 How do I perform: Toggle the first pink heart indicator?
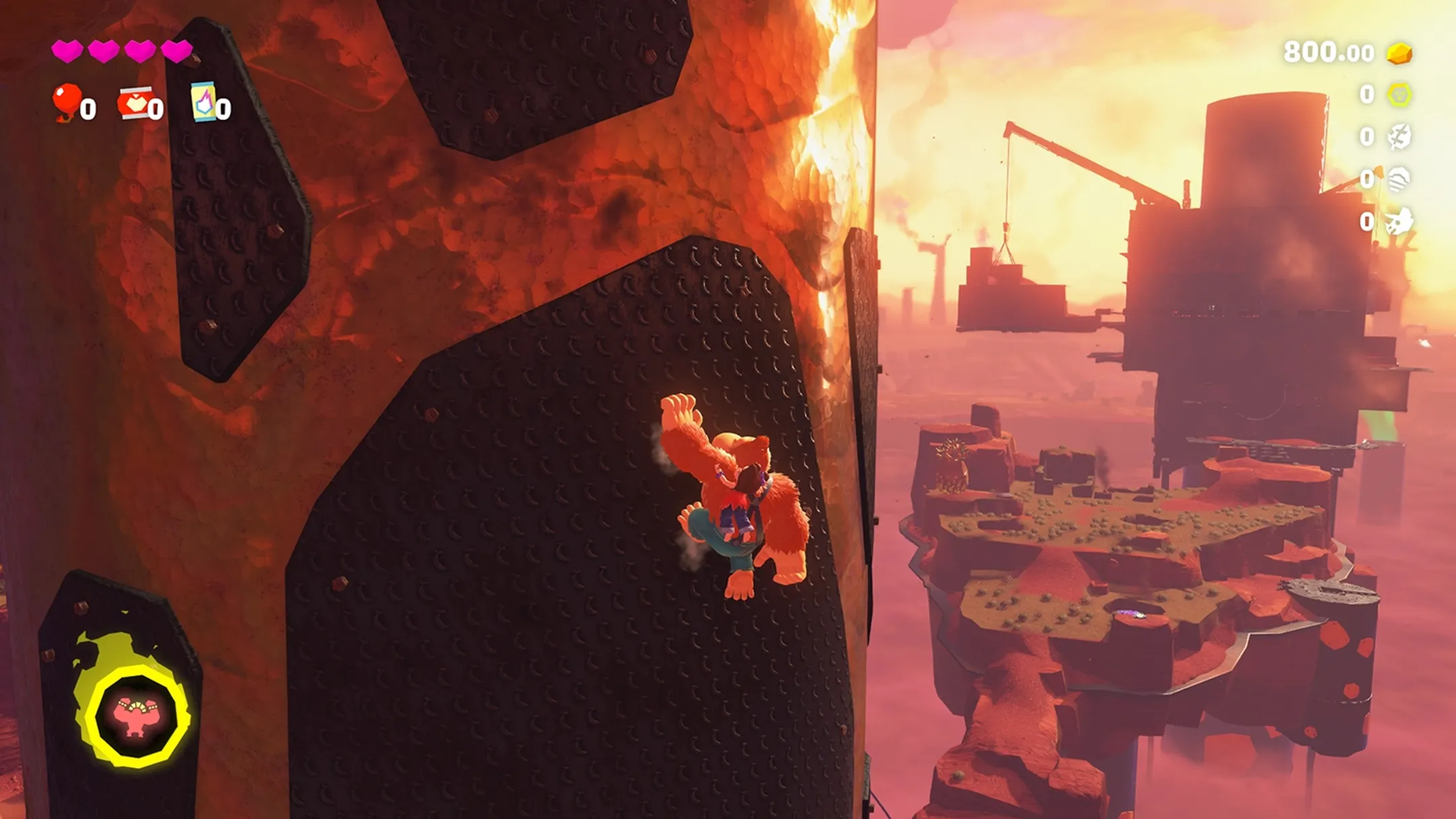67,51
